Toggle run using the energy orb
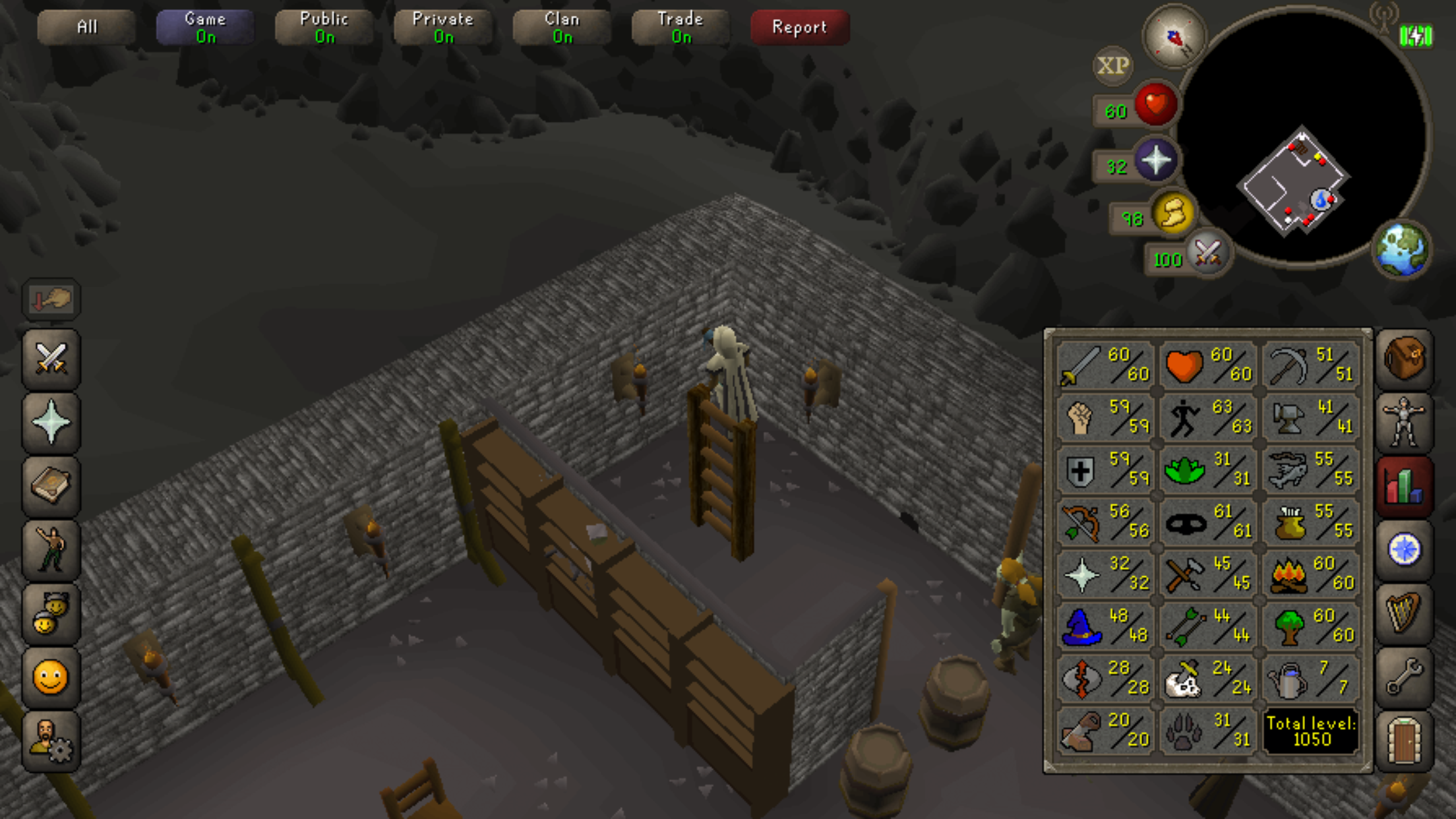The width and height of the screenshot is (1456, 819). coord(1172,214)
